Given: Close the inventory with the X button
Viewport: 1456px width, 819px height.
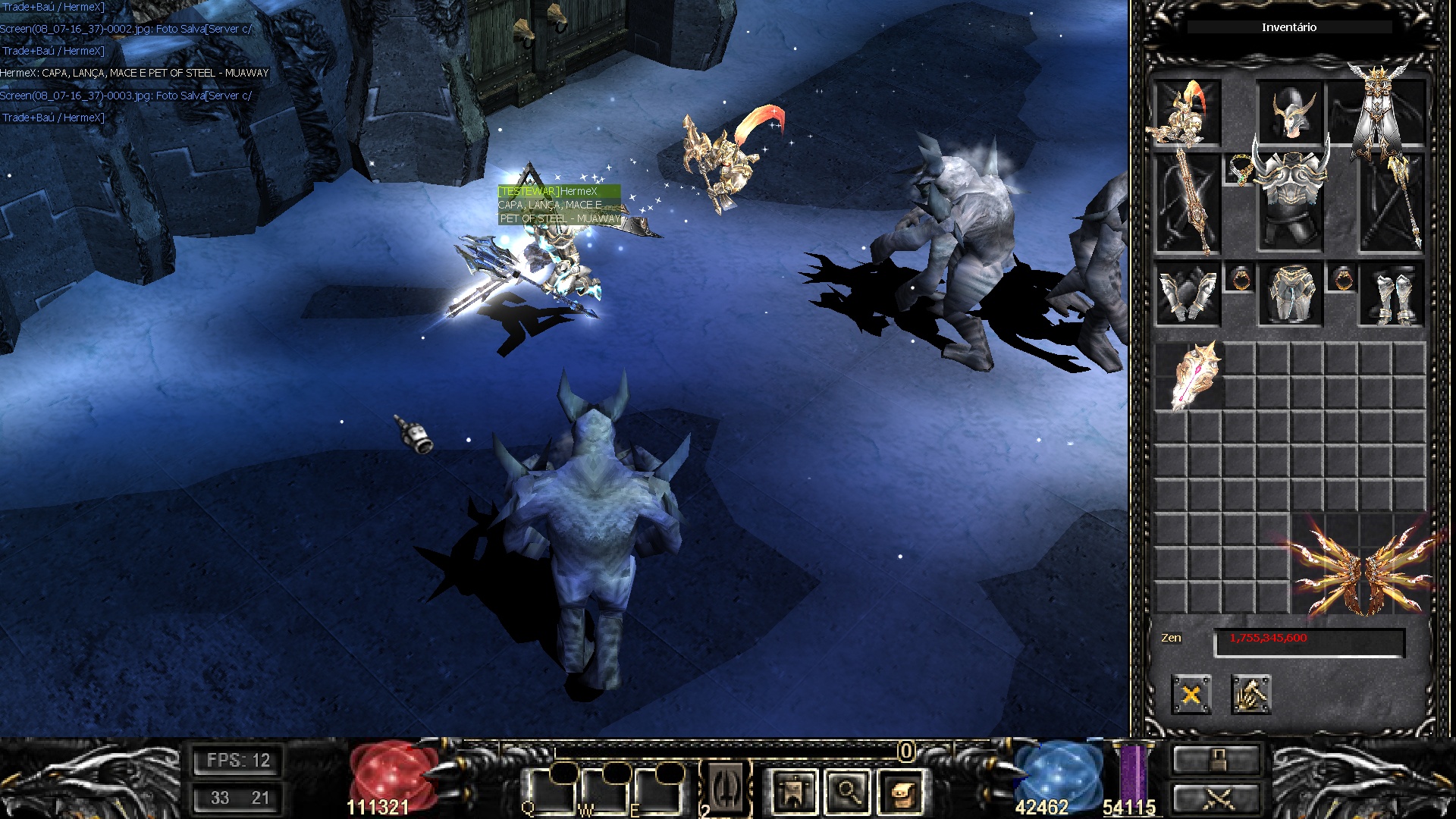Looking at the screenshot, I should click(1191, 694).
